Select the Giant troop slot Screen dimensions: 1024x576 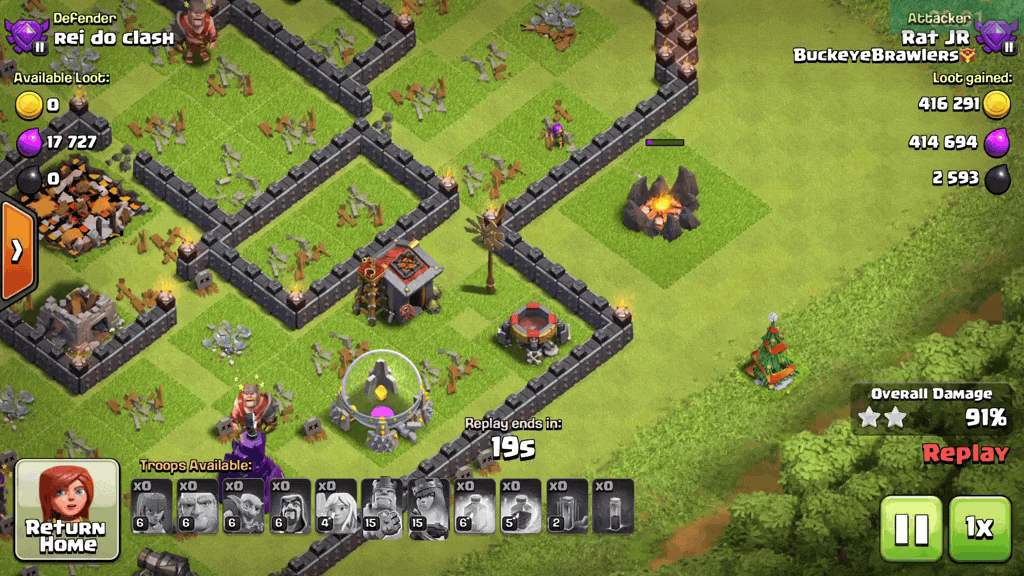pos(198,505)
